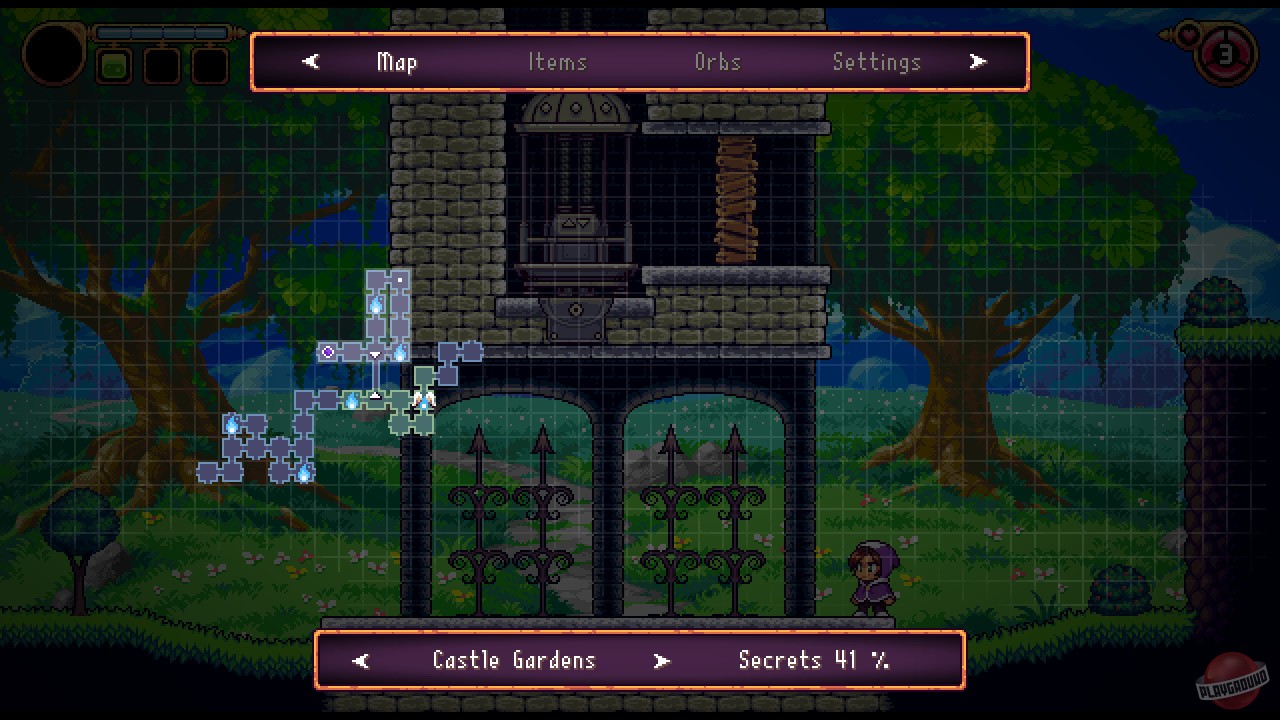Image resolution: width=1280 pixels, height=720 pixels.
Task: Toggle the third empty HUD item slot
Action: point(211,66)
